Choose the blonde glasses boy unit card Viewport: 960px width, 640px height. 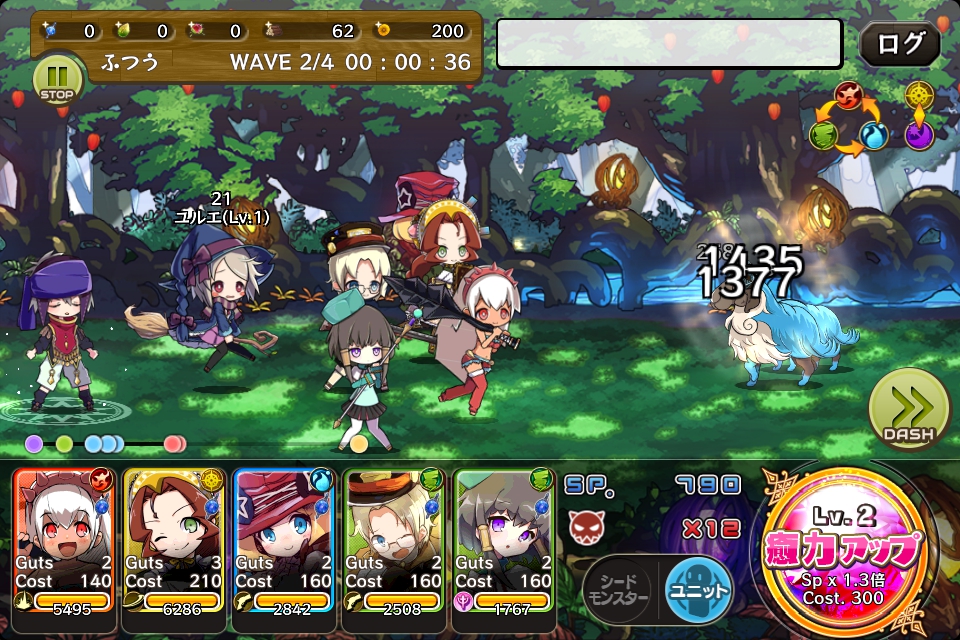(394, 540)
